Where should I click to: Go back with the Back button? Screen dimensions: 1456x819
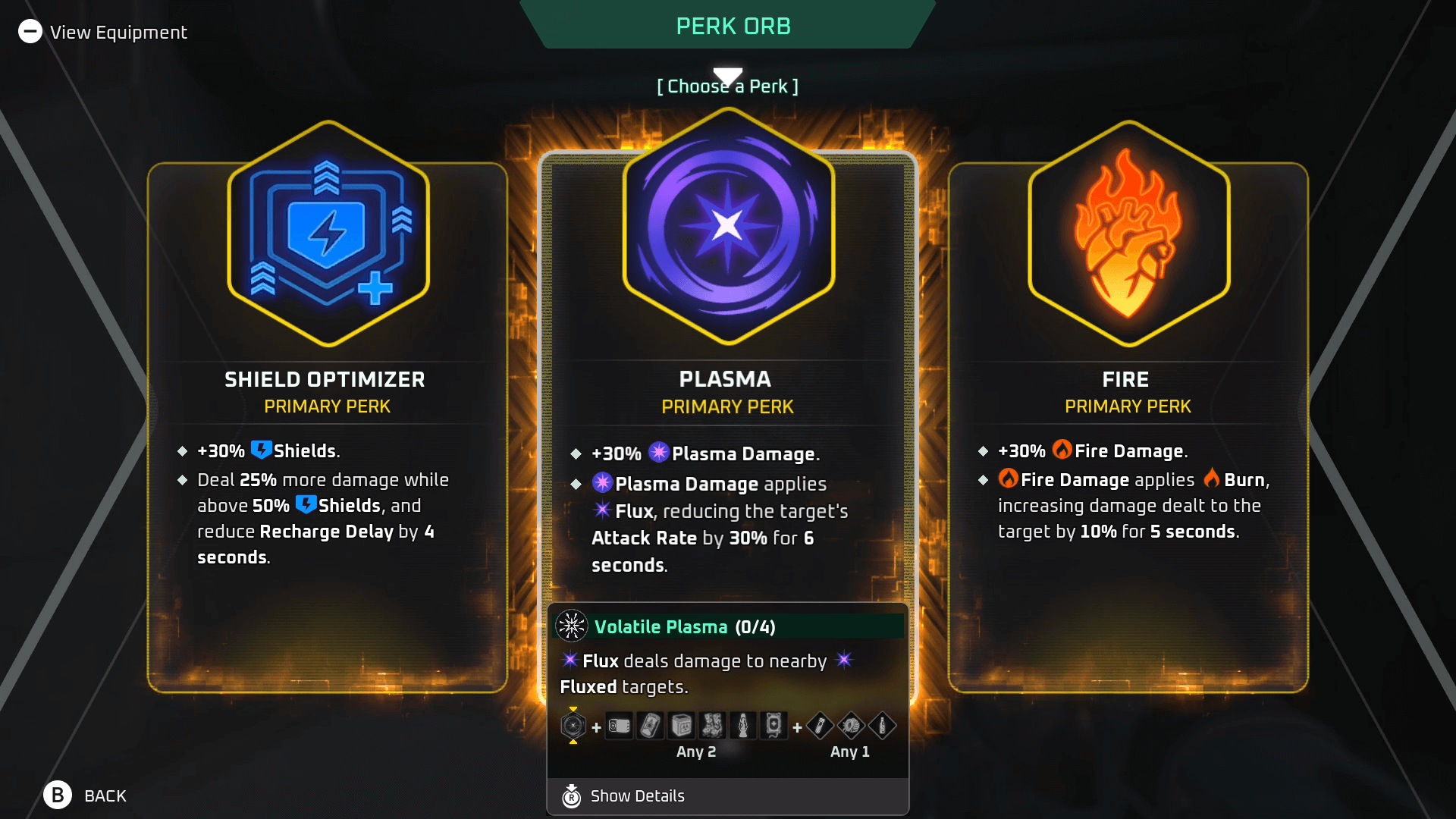pos(85,795)
